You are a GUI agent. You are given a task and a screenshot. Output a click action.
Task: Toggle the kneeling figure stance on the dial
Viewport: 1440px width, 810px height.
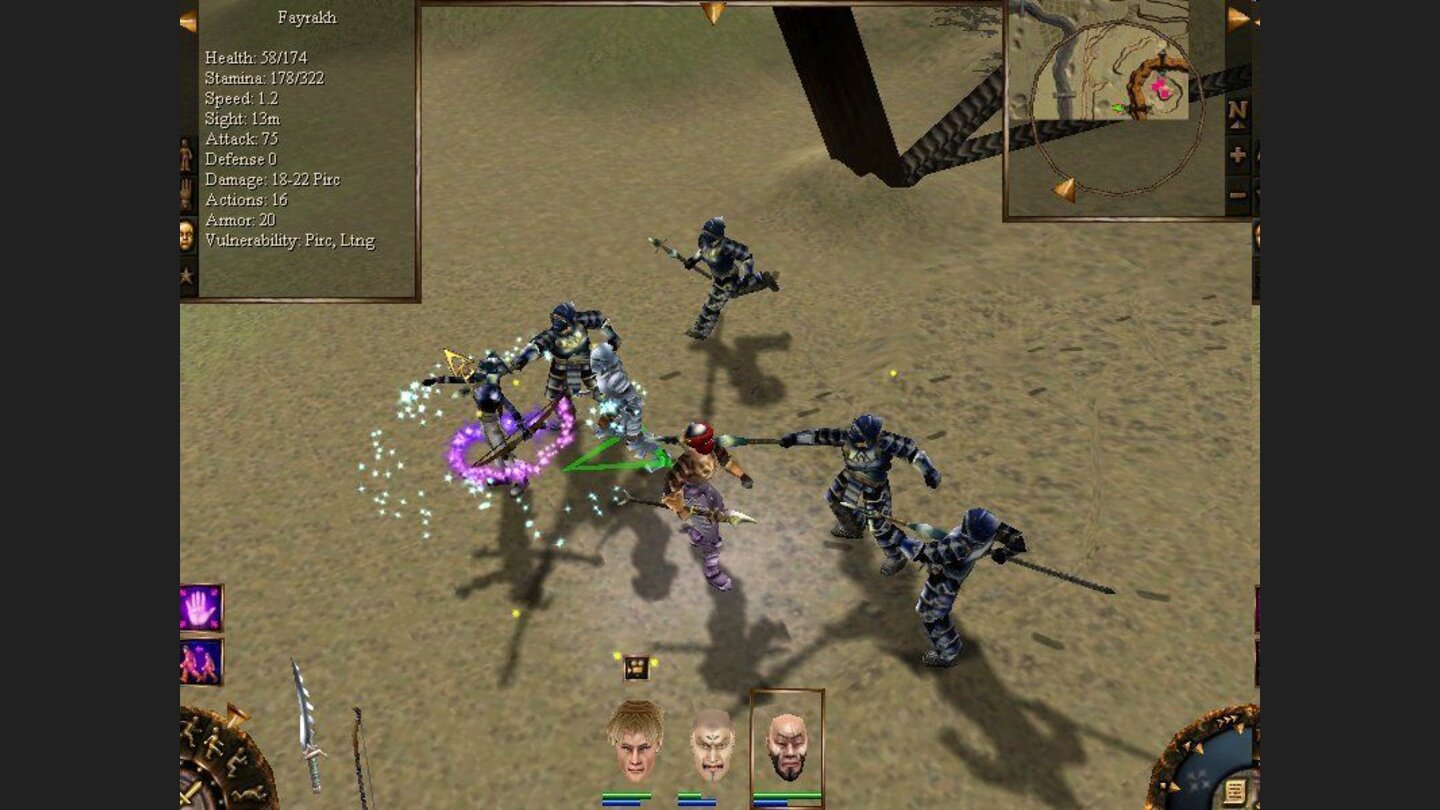tap(238, 760)
